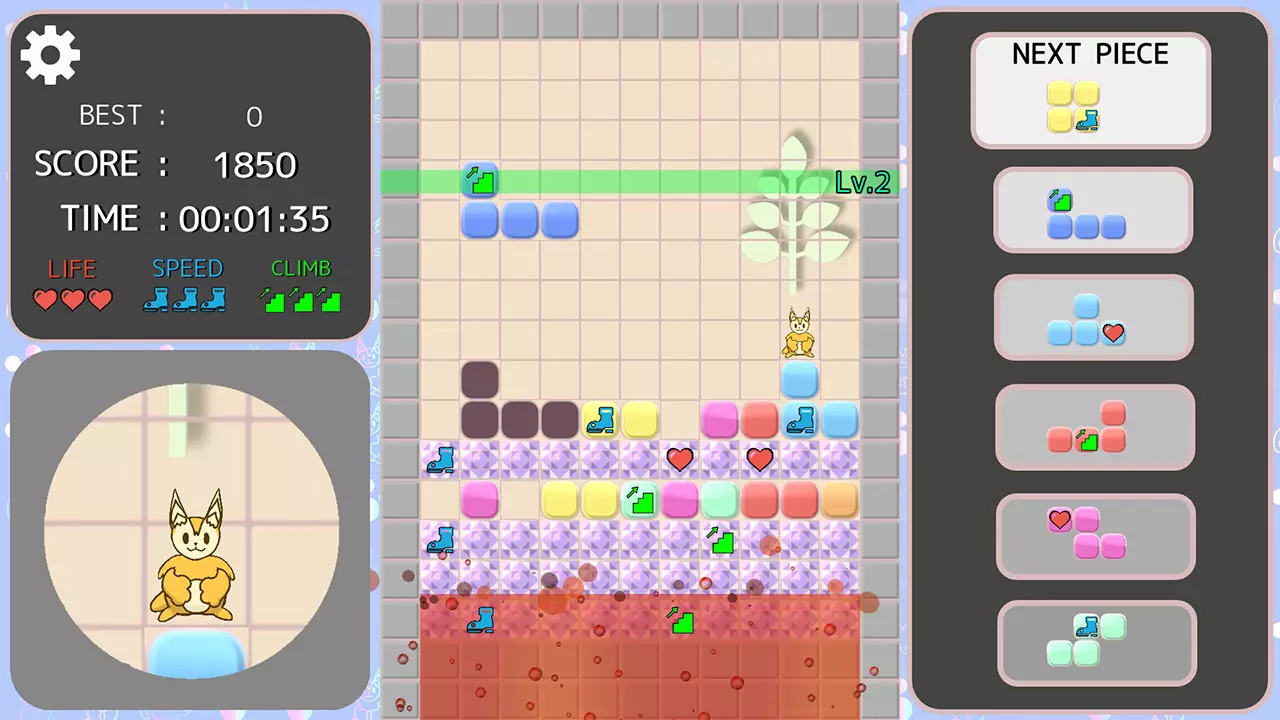This screenshot has width=1280, height=720.
Task: Click a heart block in the crystal row
Action: click(679, 459)
